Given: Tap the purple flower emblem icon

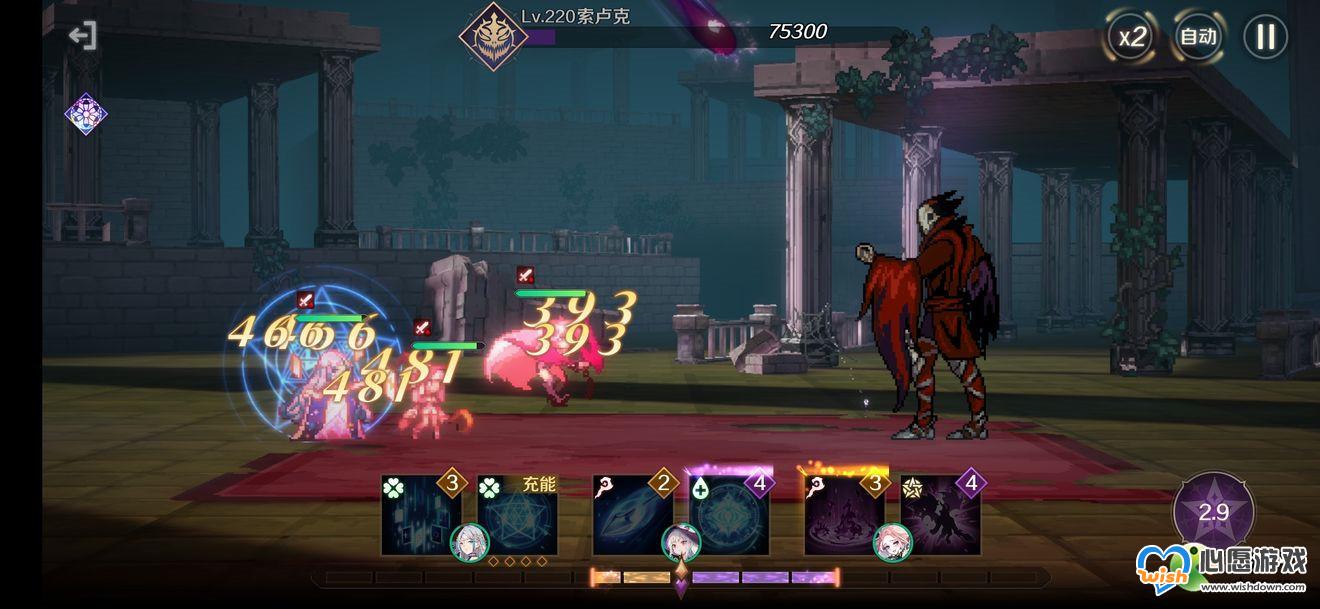Looking at the screenshot, I should pyautogui.click(x=86, y=114).
